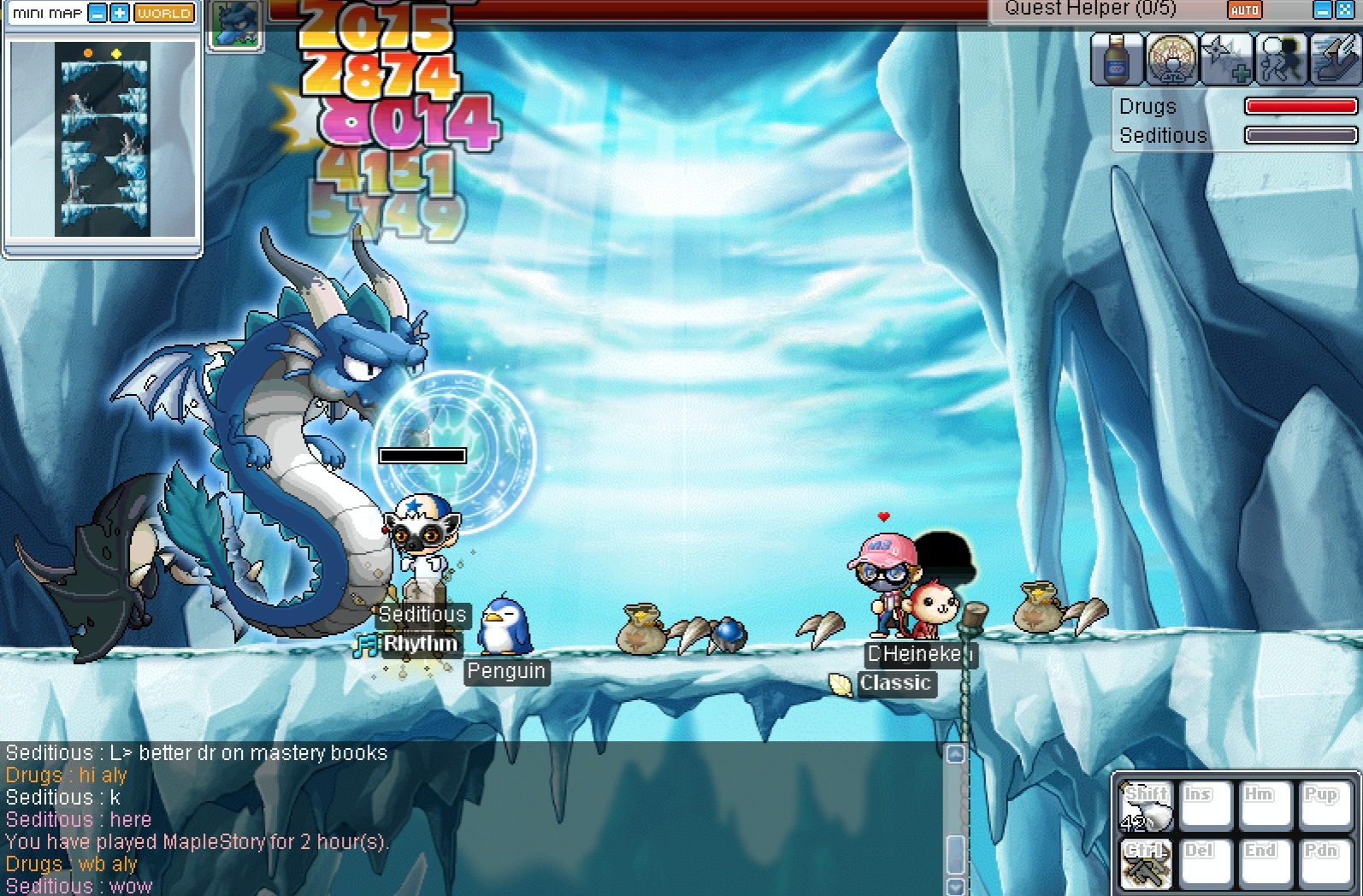Click the chat log message area
This screenshot has height=896, width=1363.
tap(470, 818)
